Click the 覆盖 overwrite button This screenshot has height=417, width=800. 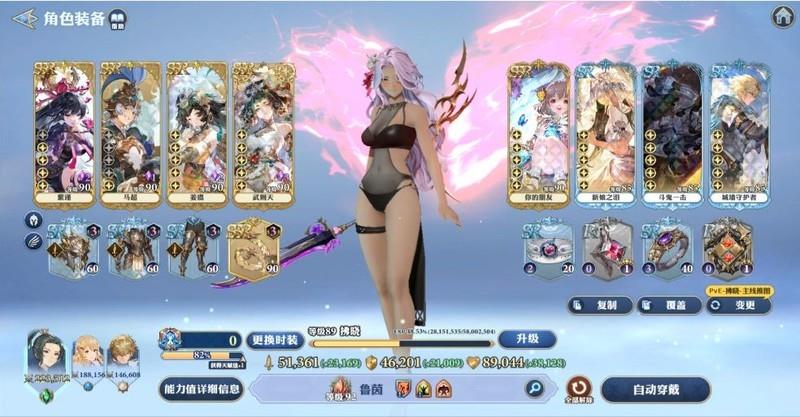click(x=670, y=305)
